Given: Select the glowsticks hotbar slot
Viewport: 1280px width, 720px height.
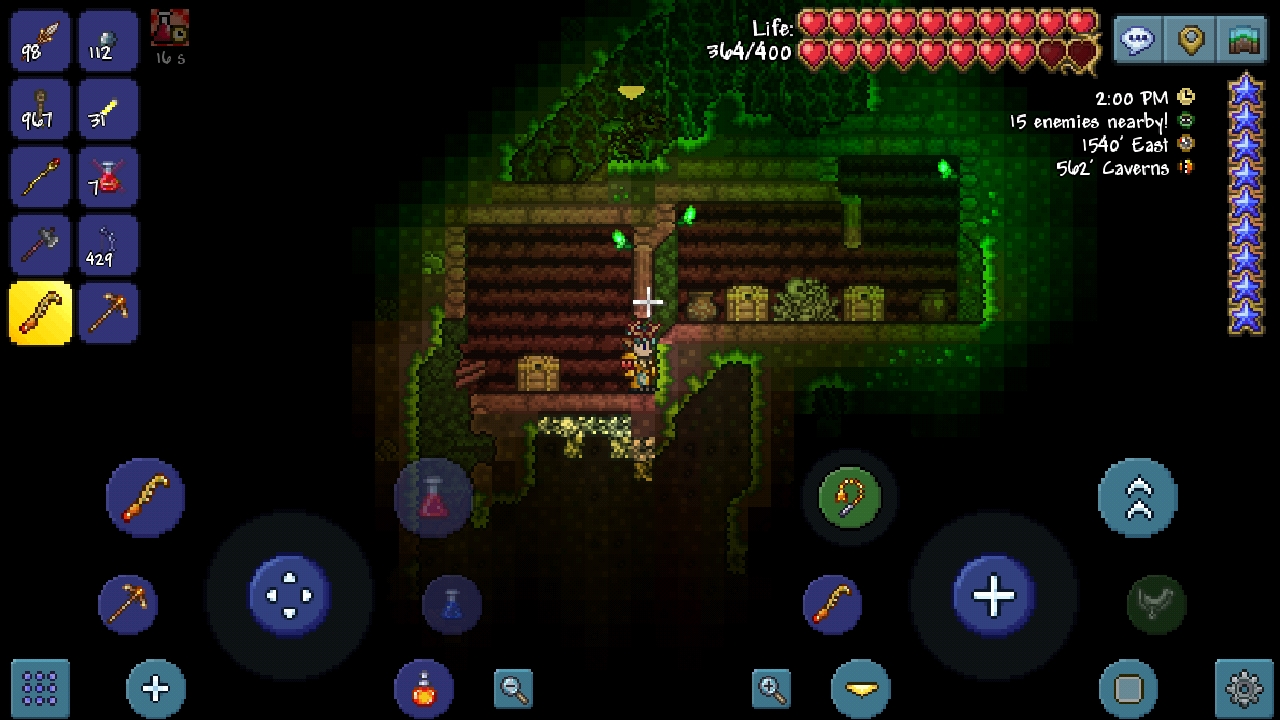Looking at the screenshot, I should pyautogui.click(x=108, y=108).
